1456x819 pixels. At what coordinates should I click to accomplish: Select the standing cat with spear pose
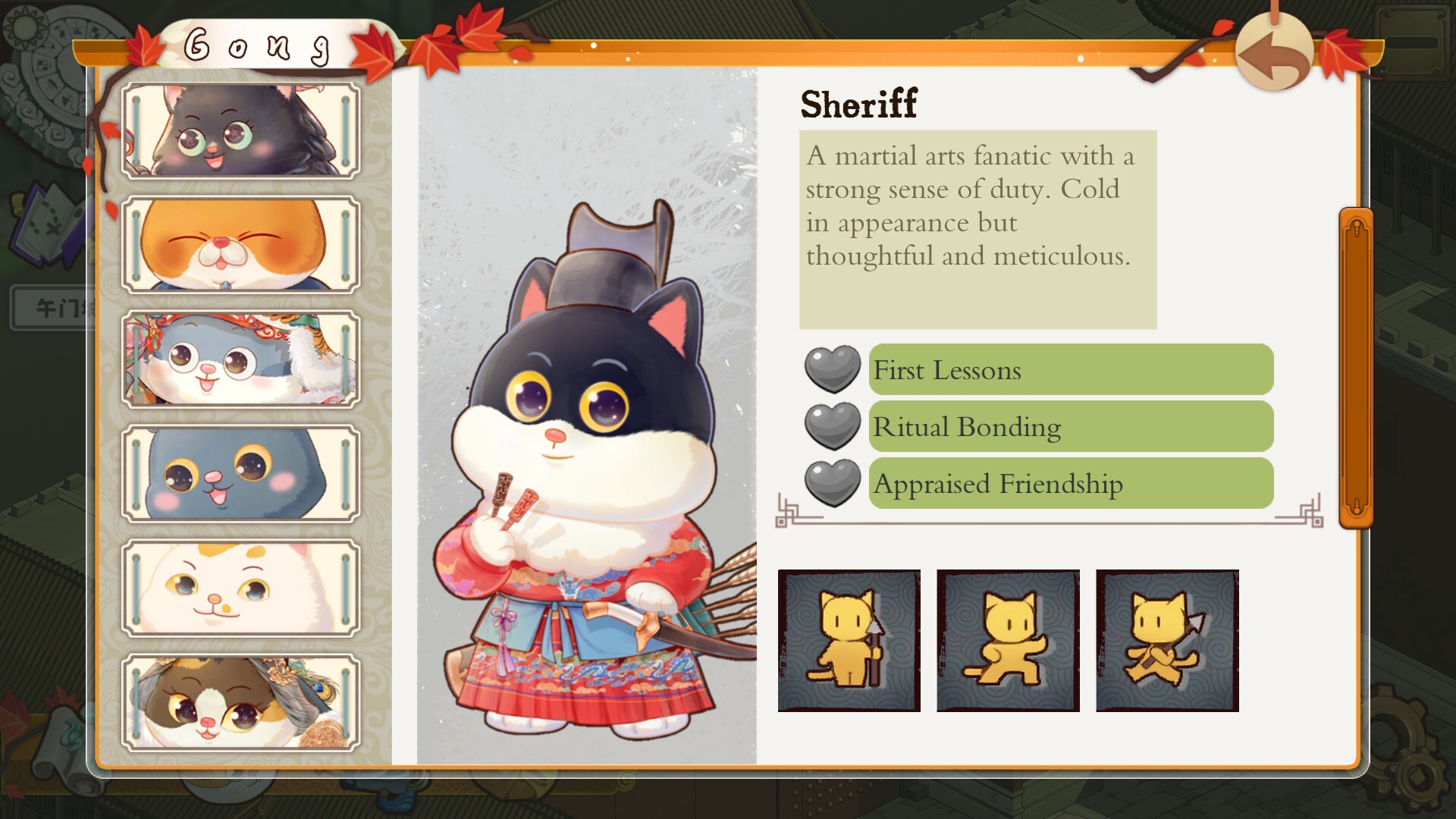(x=849, y=641)
